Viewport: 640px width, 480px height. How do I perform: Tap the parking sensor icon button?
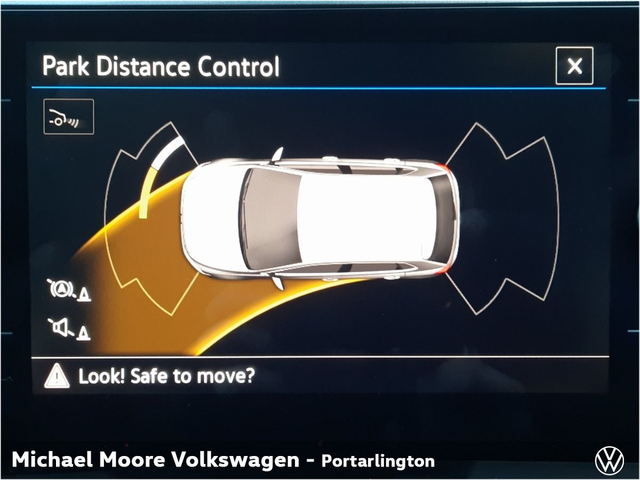coord(68,117)
